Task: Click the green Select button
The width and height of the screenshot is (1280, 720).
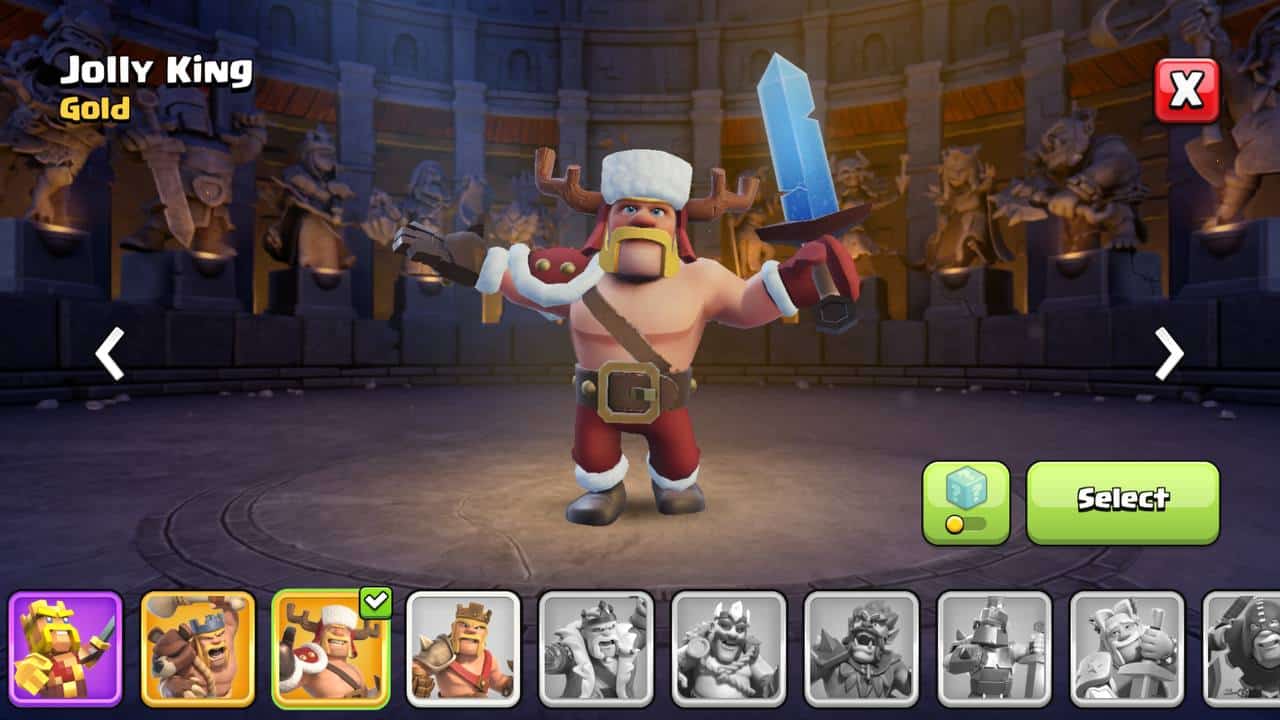Action: (x=1123, y=502)
